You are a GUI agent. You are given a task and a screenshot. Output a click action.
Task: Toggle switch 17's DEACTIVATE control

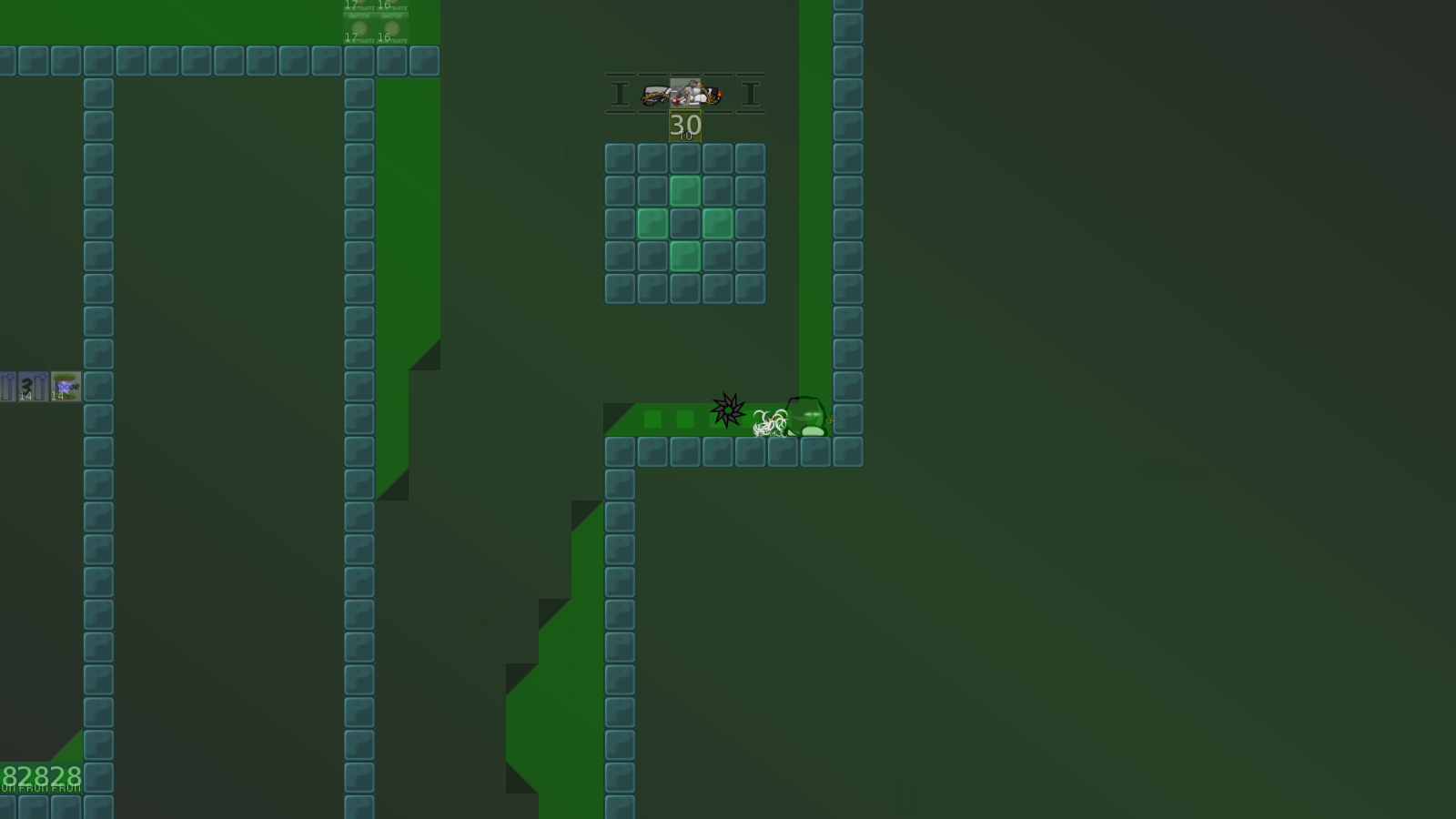pos(359,41)
